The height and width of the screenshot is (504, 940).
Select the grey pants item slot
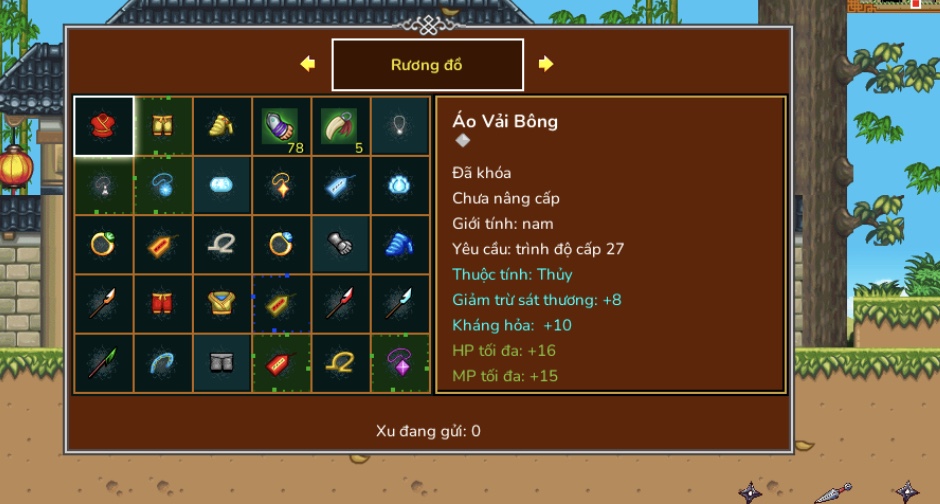click(x=222, y=362)
